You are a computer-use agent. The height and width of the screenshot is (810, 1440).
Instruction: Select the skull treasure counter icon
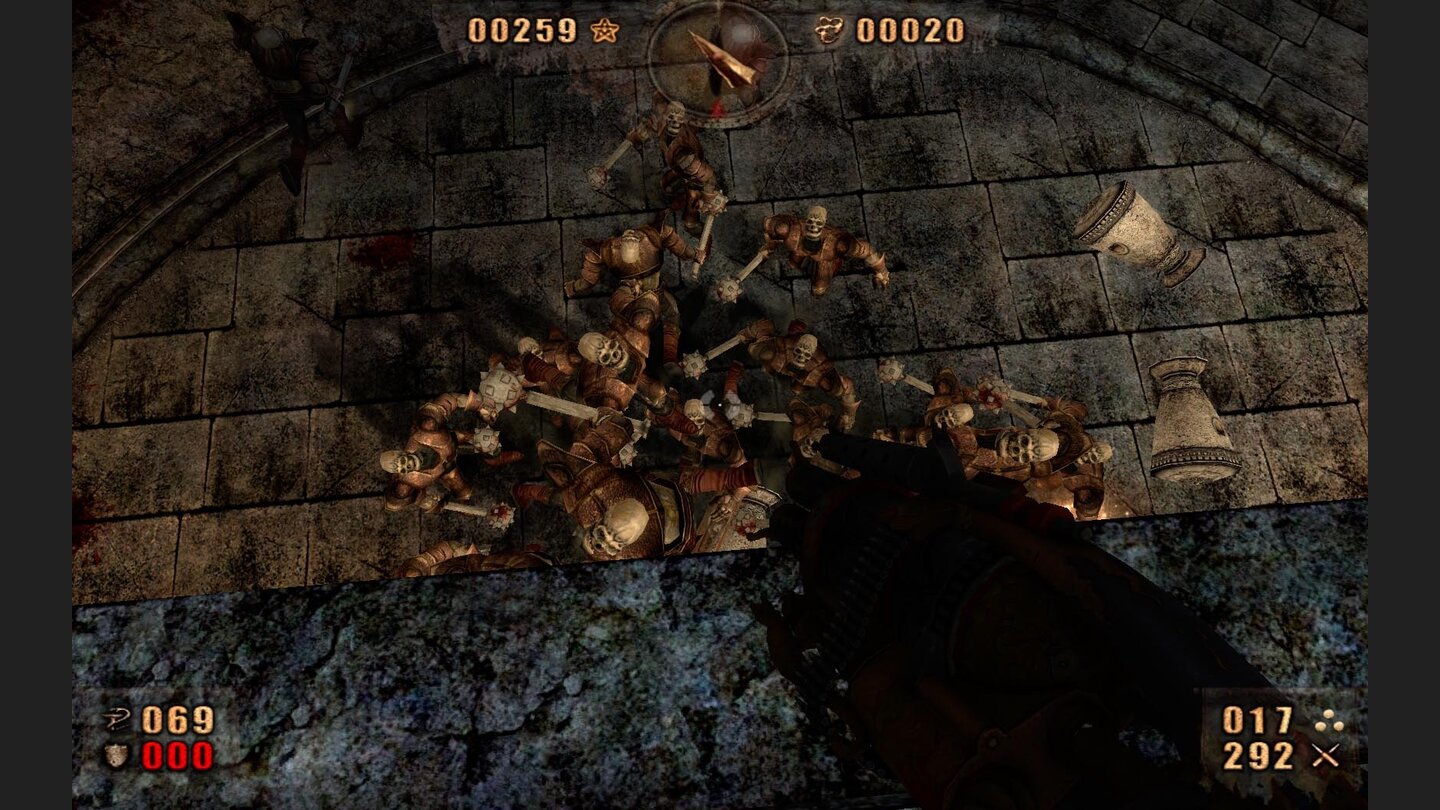829,29
